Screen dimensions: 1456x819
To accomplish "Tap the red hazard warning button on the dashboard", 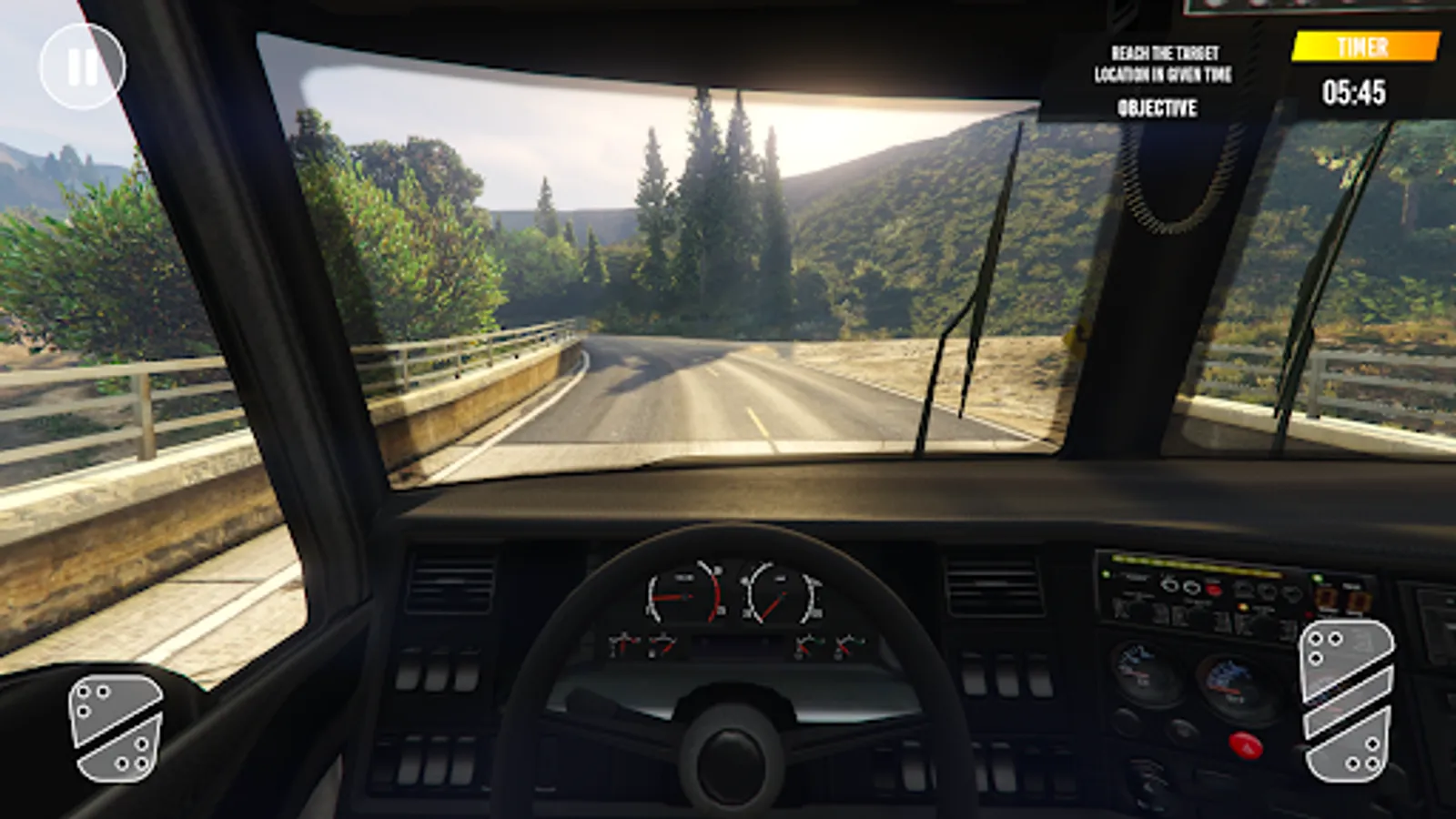I will pyautogui.click(x=1245, y=744).
